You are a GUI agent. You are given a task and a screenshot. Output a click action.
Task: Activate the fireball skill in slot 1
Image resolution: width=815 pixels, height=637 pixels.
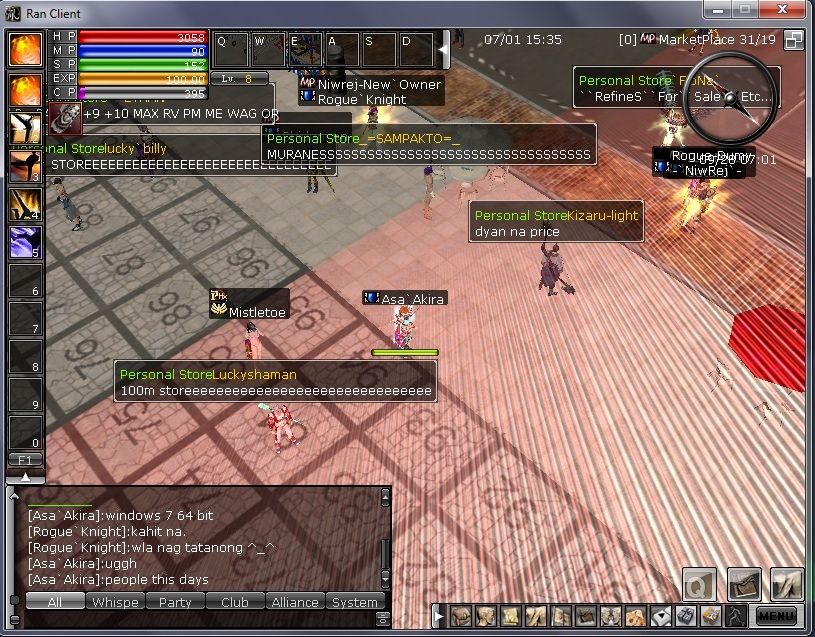[x=25, y=90]
